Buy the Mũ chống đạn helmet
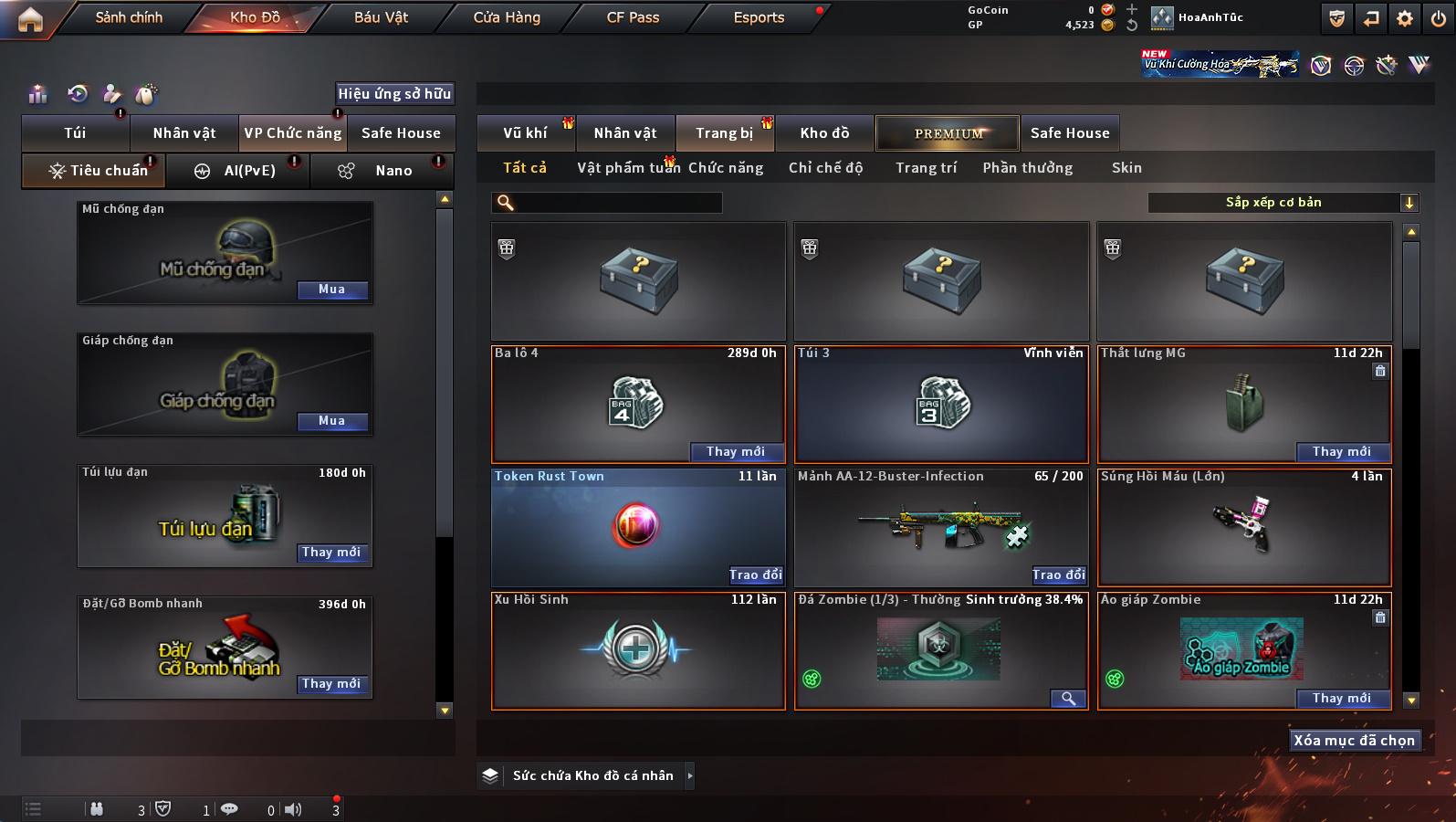Viewport: 1456px width, 822px height. pyautogui.click(x=332, y=290)
